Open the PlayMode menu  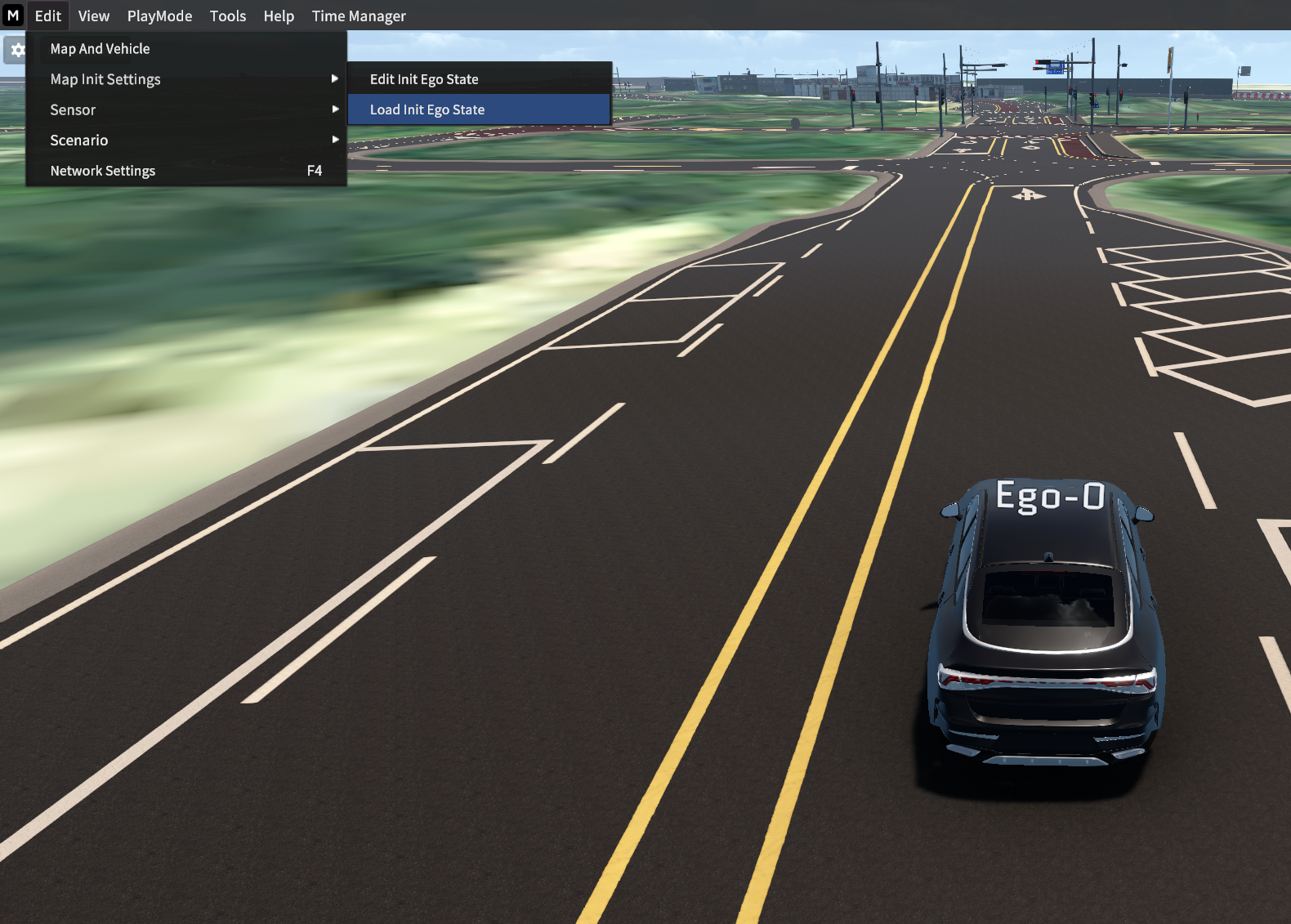click(159, 16)
